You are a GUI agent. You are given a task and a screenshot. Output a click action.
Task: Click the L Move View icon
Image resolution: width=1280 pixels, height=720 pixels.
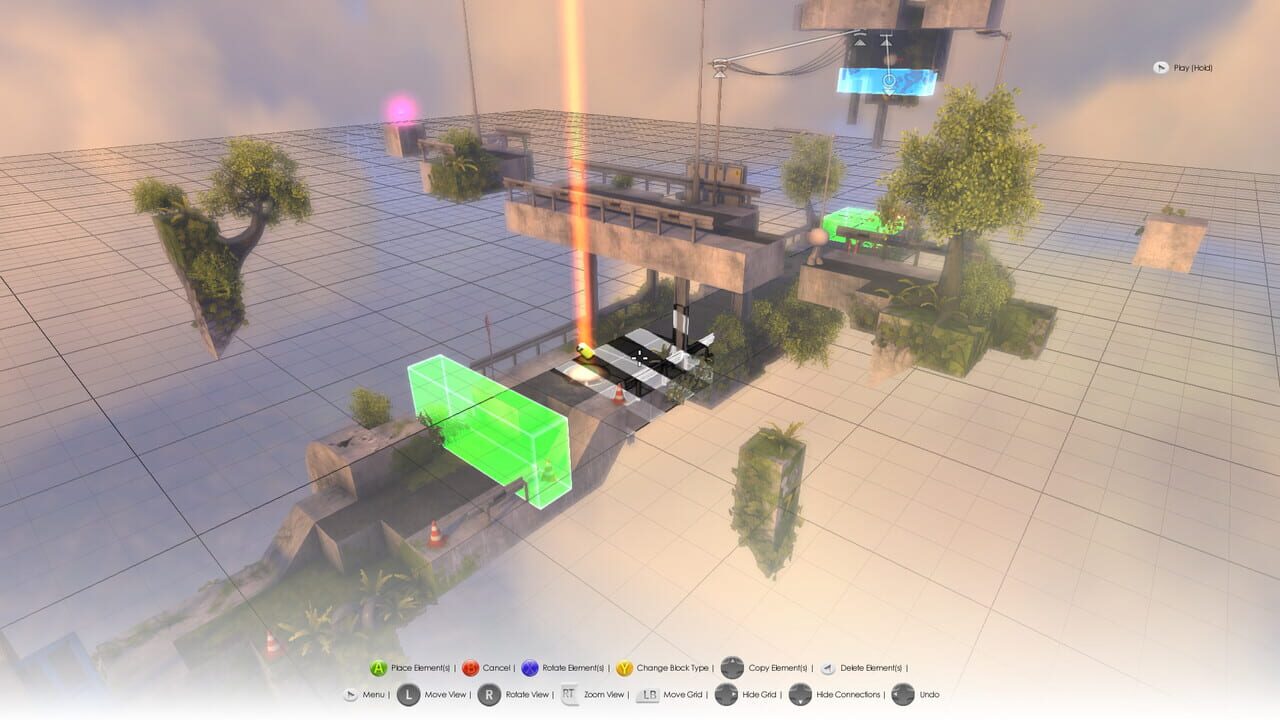[x=409, y=695]
